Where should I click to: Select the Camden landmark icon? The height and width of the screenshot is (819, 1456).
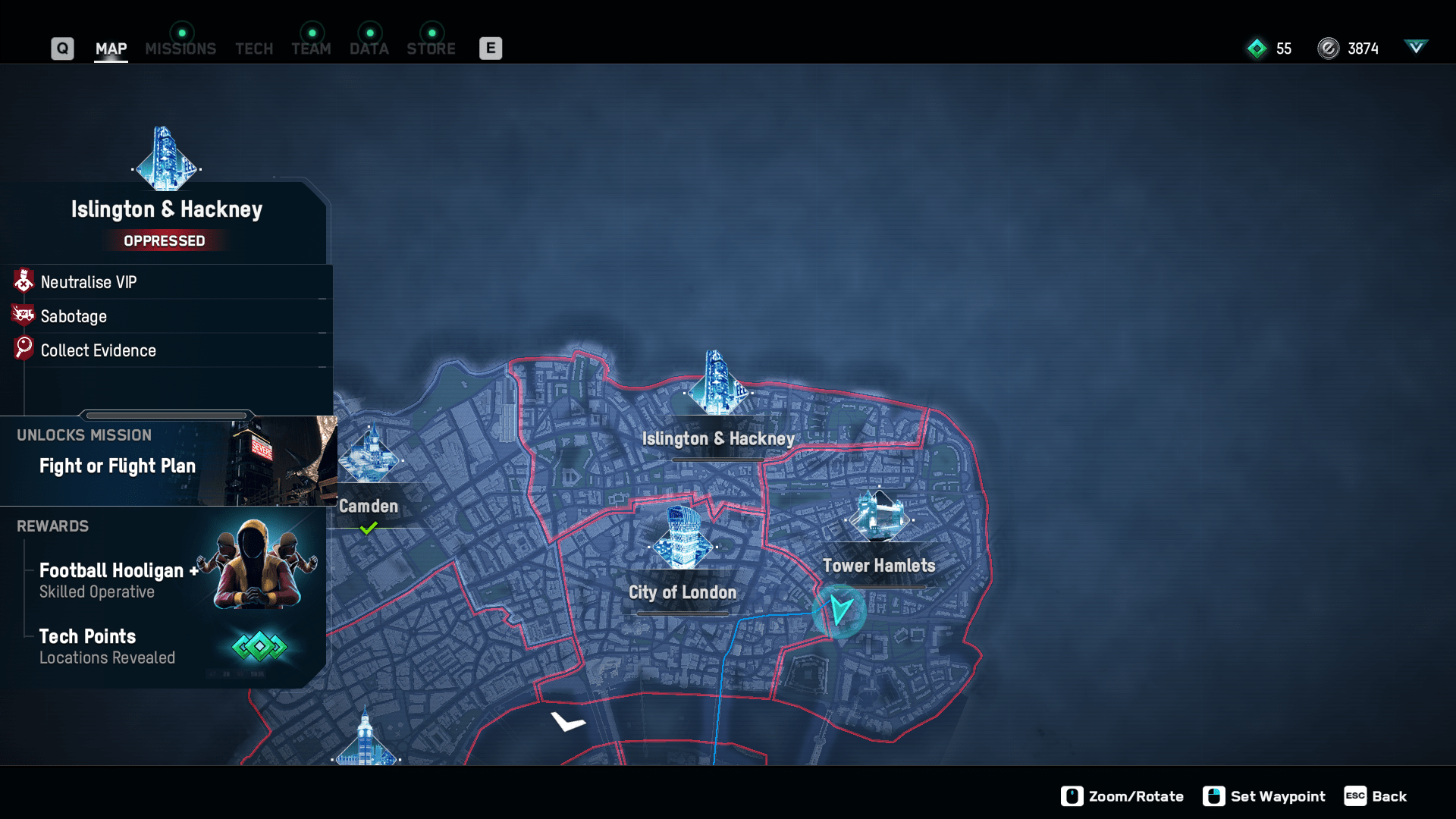pyautogui.click(x=369, y=455)
